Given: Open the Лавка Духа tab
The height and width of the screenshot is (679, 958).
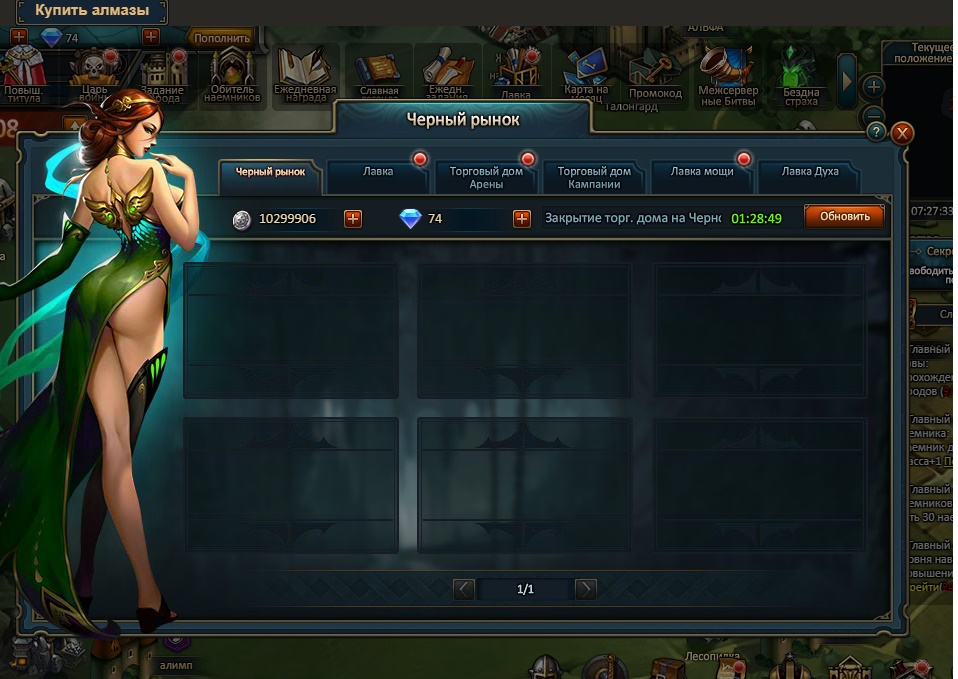Looking at the screenshot, I should (x=809, y=172).
